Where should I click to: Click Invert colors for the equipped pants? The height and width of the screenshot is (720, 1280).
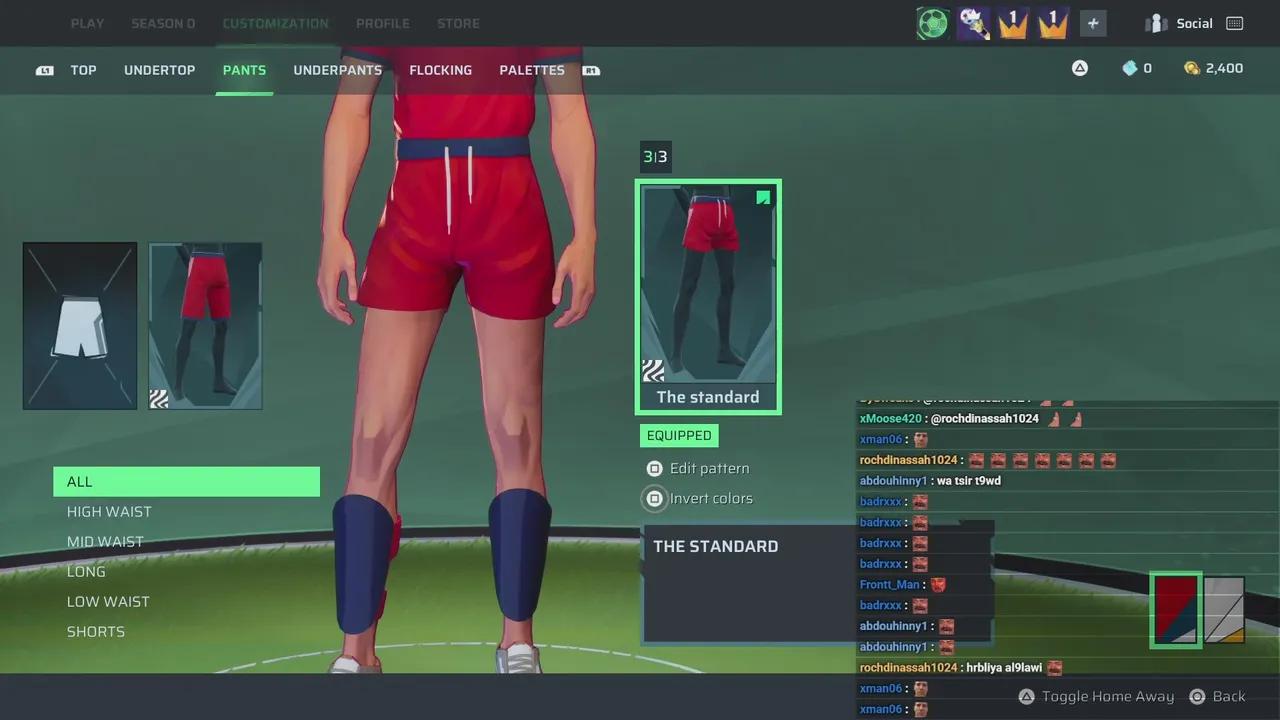click(711, 498)
